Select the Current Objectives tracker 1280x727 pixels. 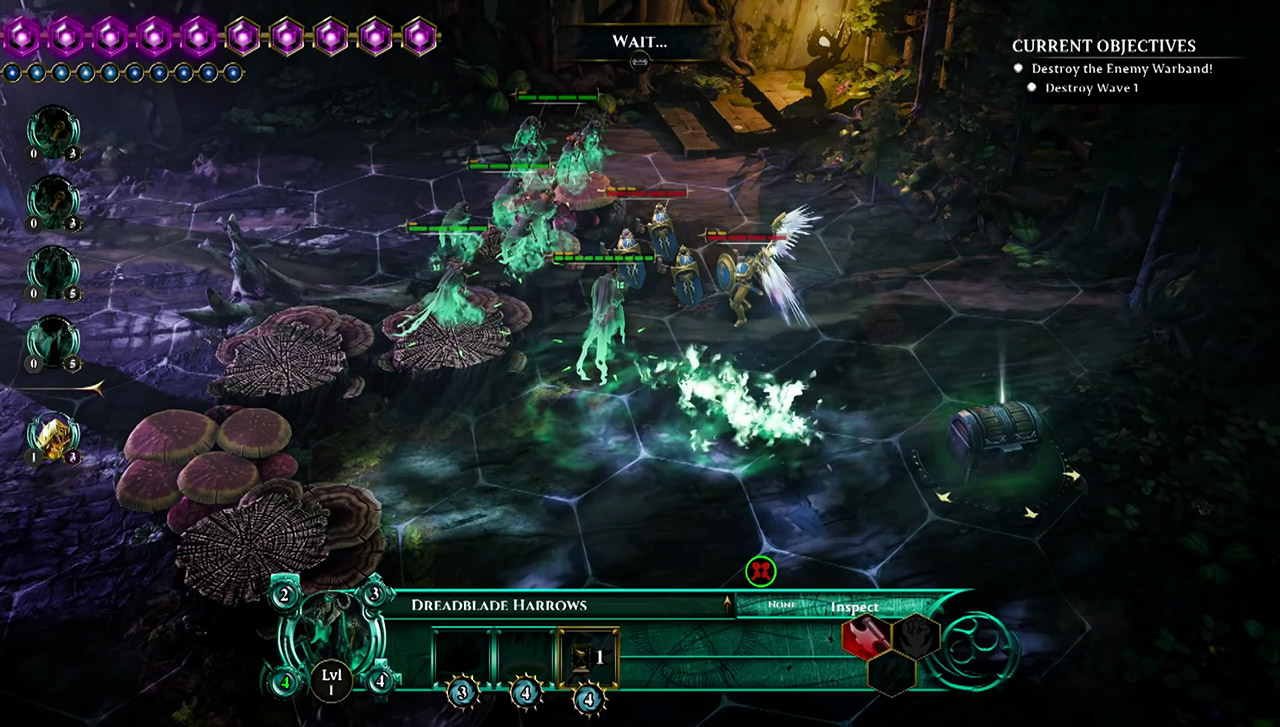1103,46
